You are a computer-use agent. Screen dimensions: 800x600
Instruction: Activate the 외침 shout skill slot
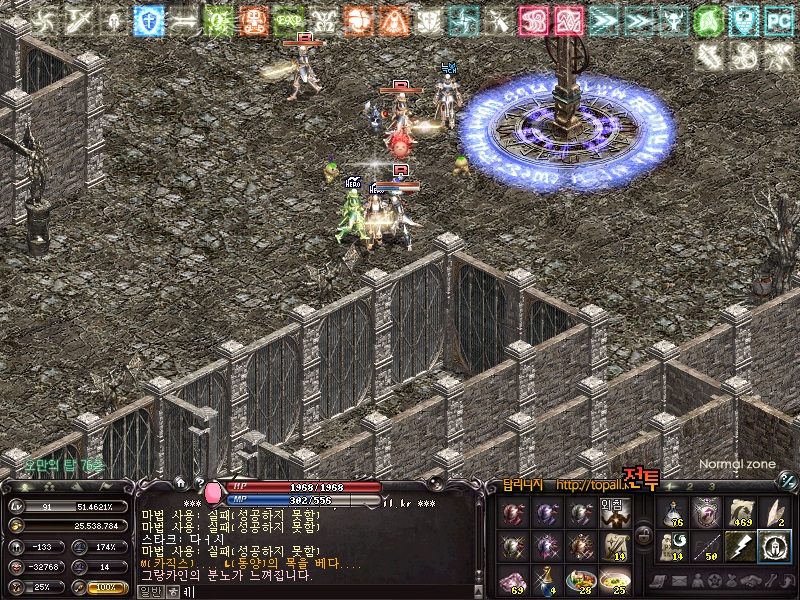(614, 513)
